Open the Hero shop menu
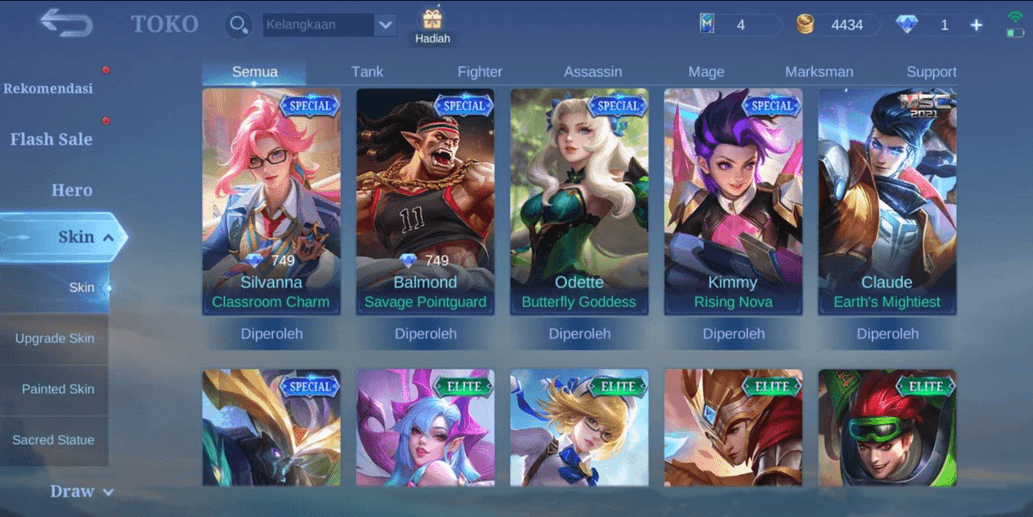The height and width of the screenshot is (517, 1033). tap(72, 190)
